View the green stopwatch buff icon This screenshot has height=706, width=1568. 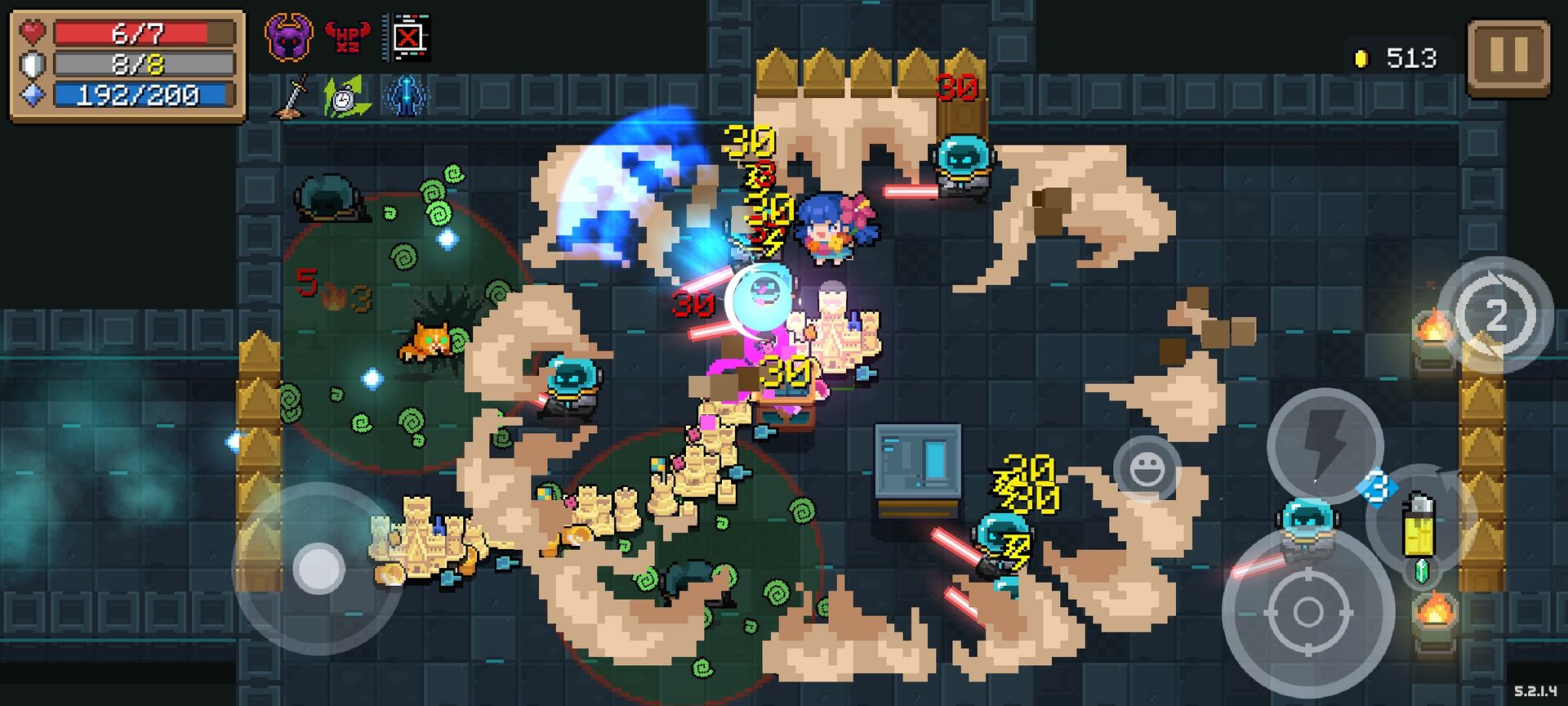click(347, 97)
